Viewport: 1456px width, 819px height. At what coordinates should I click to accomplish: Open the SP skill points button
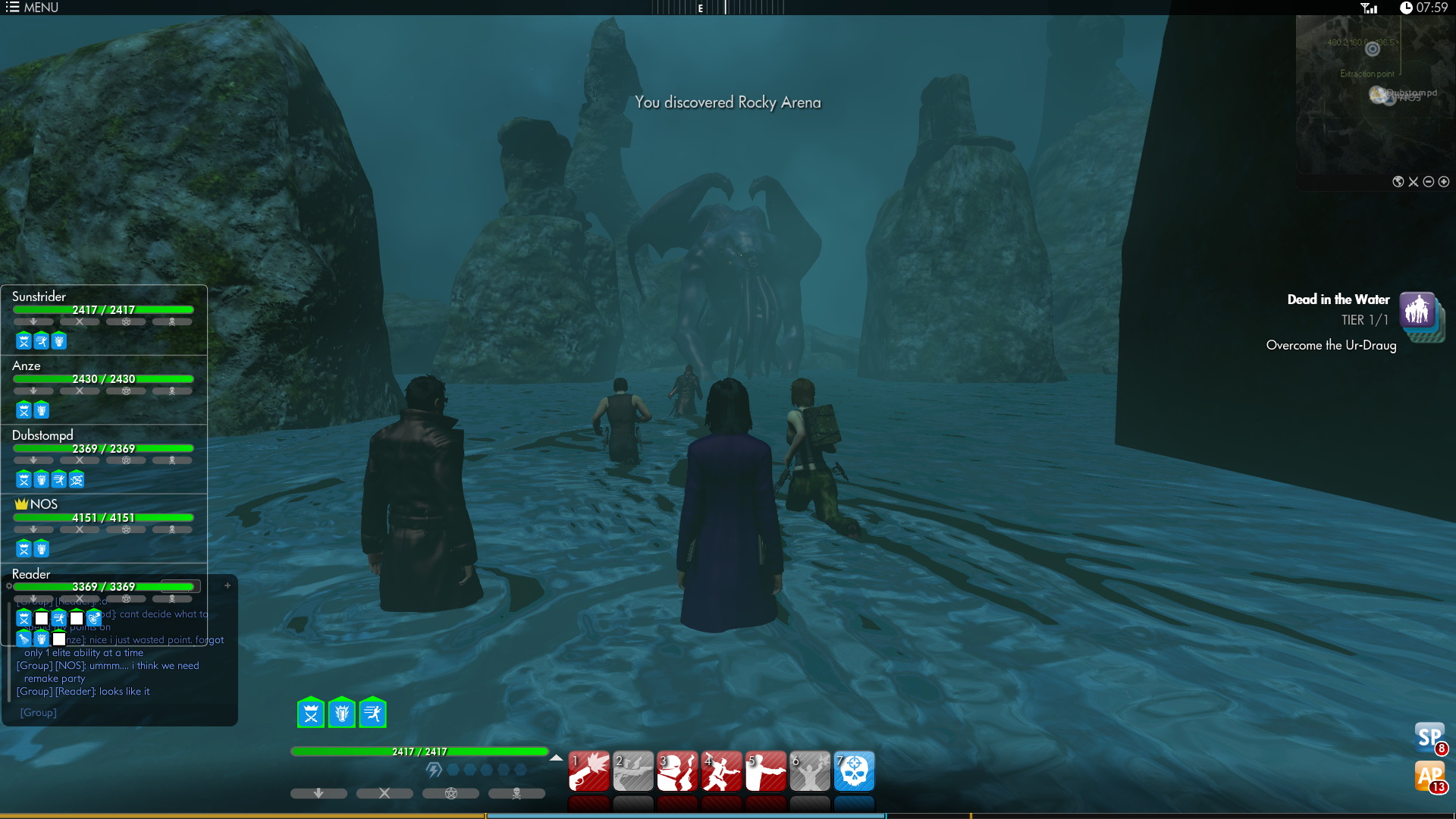[x=1430, y=737]
